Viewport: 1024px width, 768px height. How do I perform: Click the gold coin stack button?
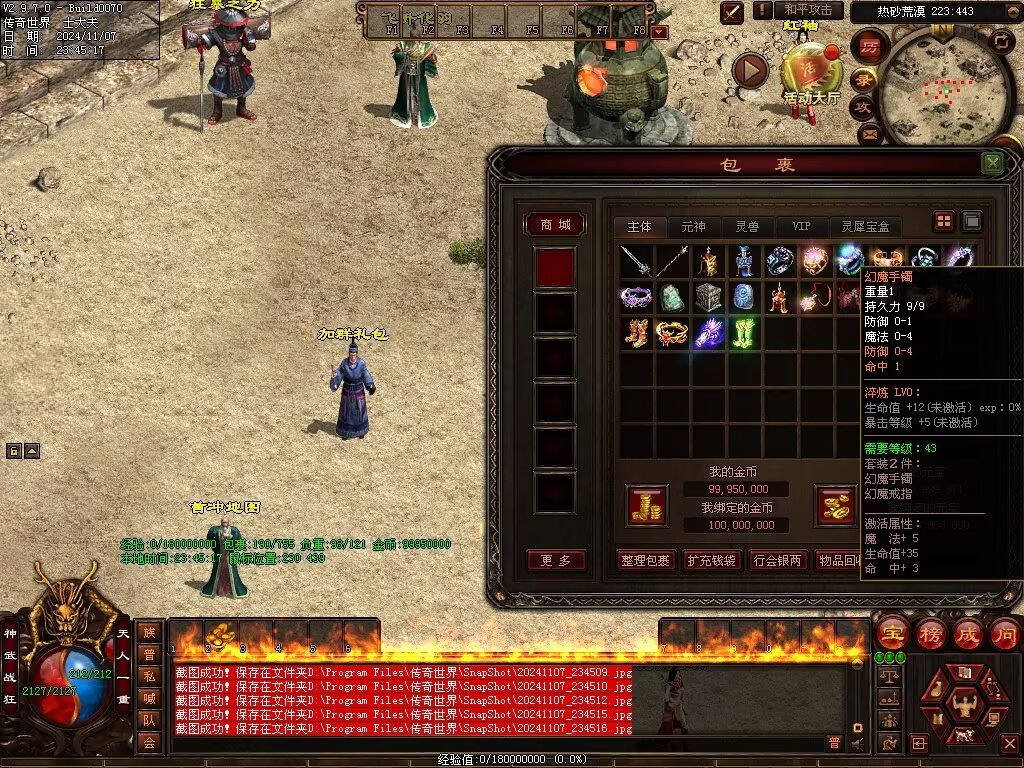click(647, 506)
